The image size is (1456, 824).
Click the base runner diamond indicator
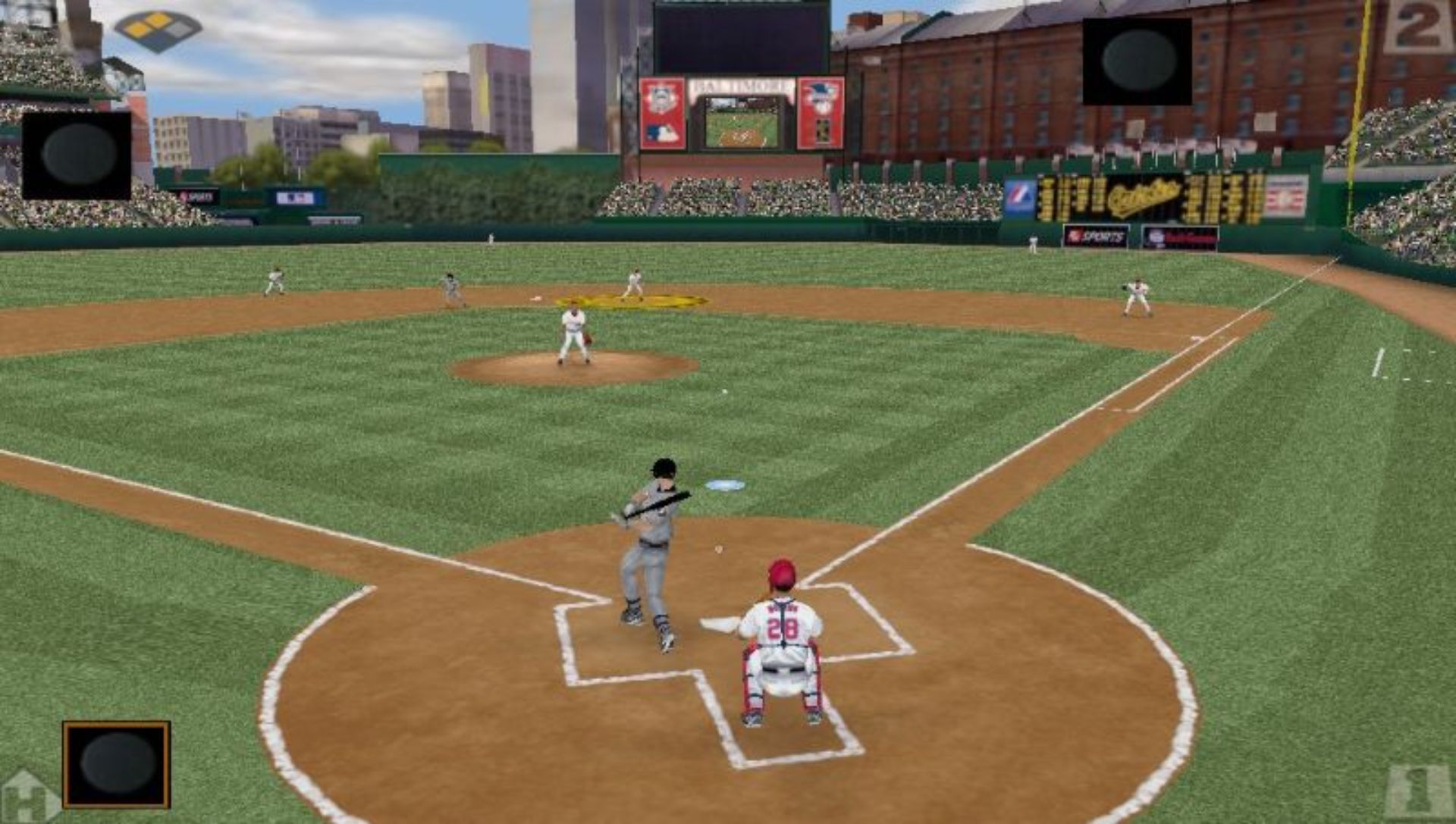pos(158,30)
